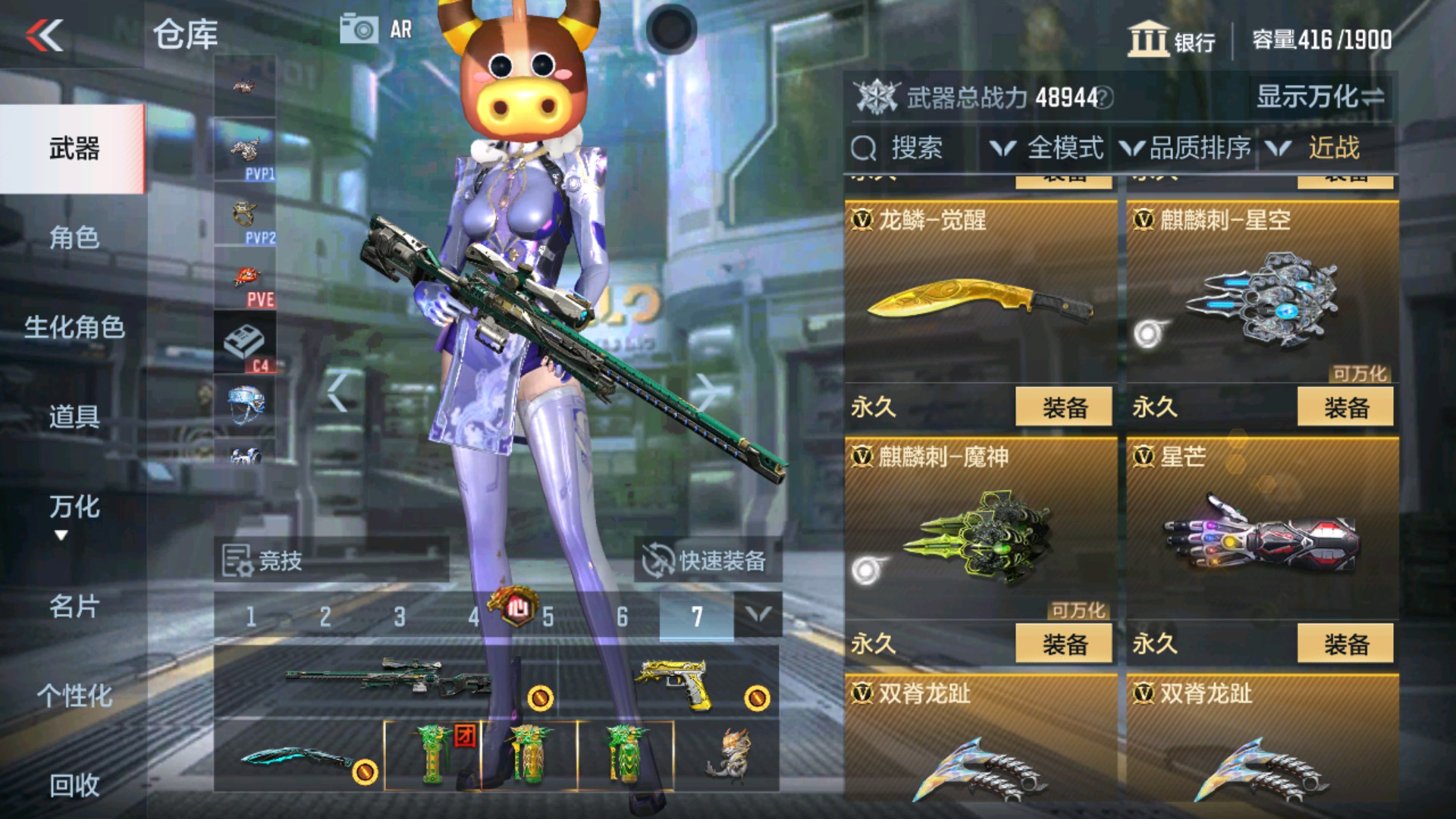Switch to the 角色 character tab
The image size is (1456, 819).
(x=74, y=239)
